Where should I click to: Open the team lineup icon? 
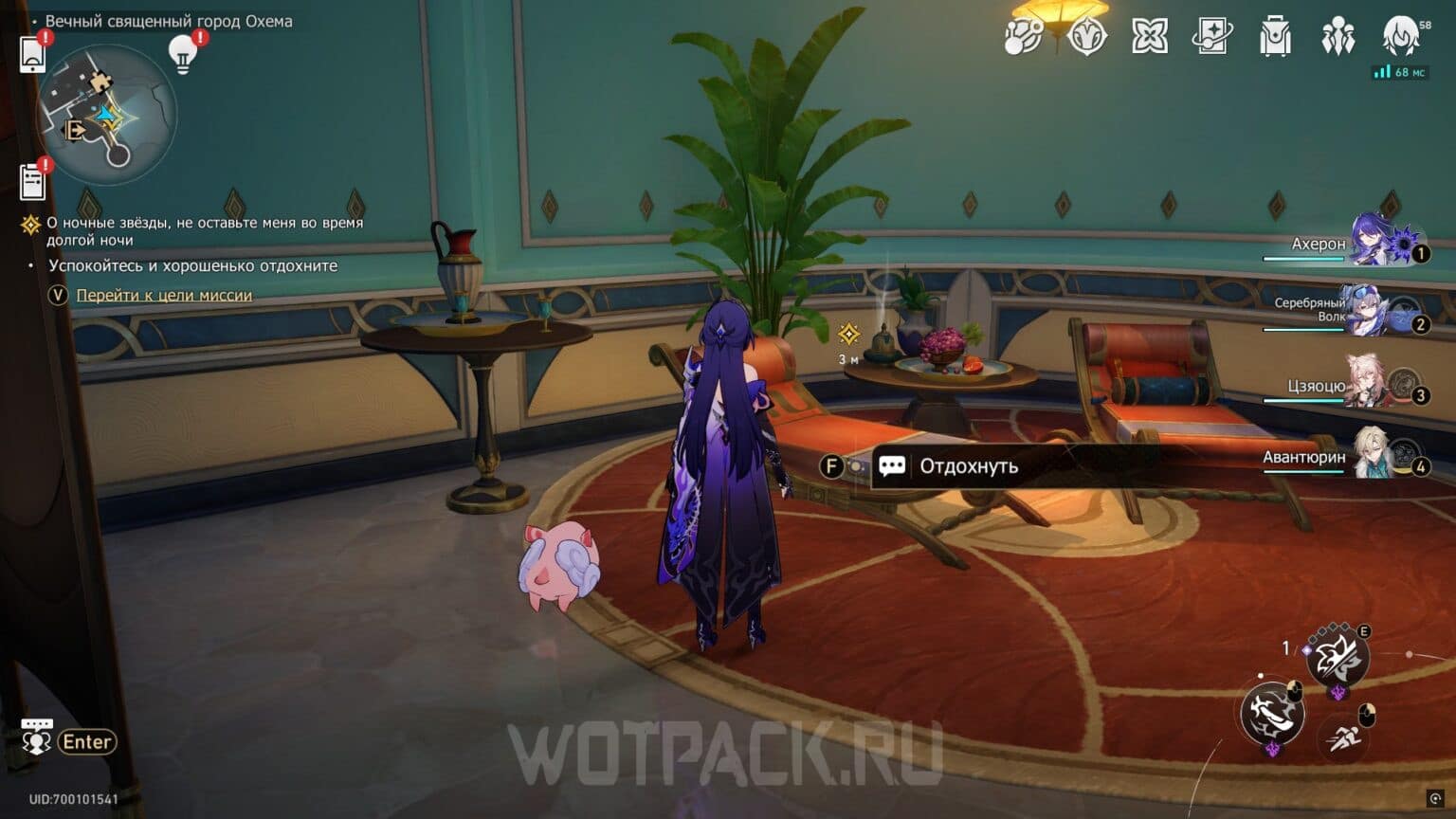coord(1337,36)
